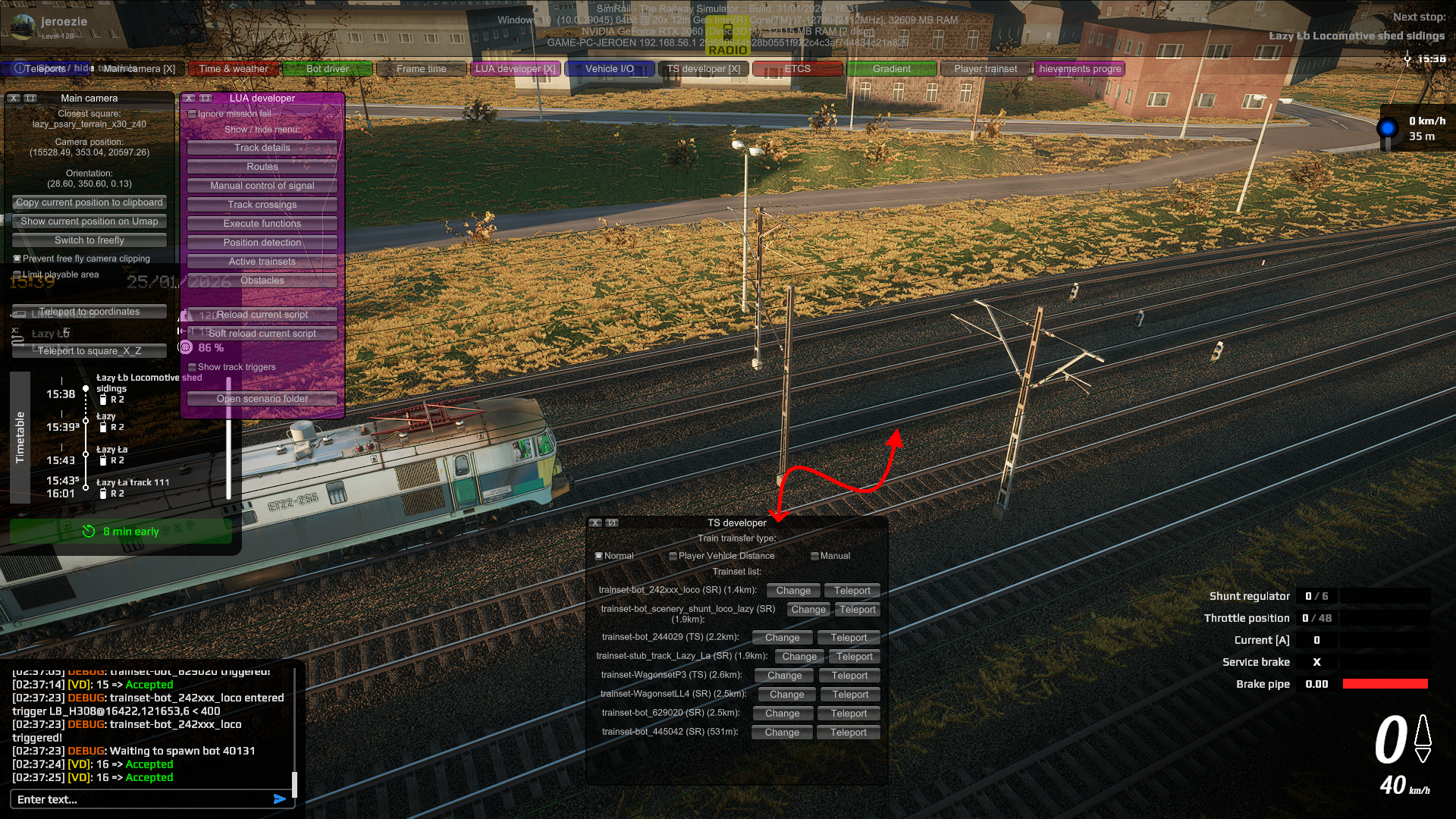Open the Player trainset panel
The image size is (1456, 819).
(985, 69)
